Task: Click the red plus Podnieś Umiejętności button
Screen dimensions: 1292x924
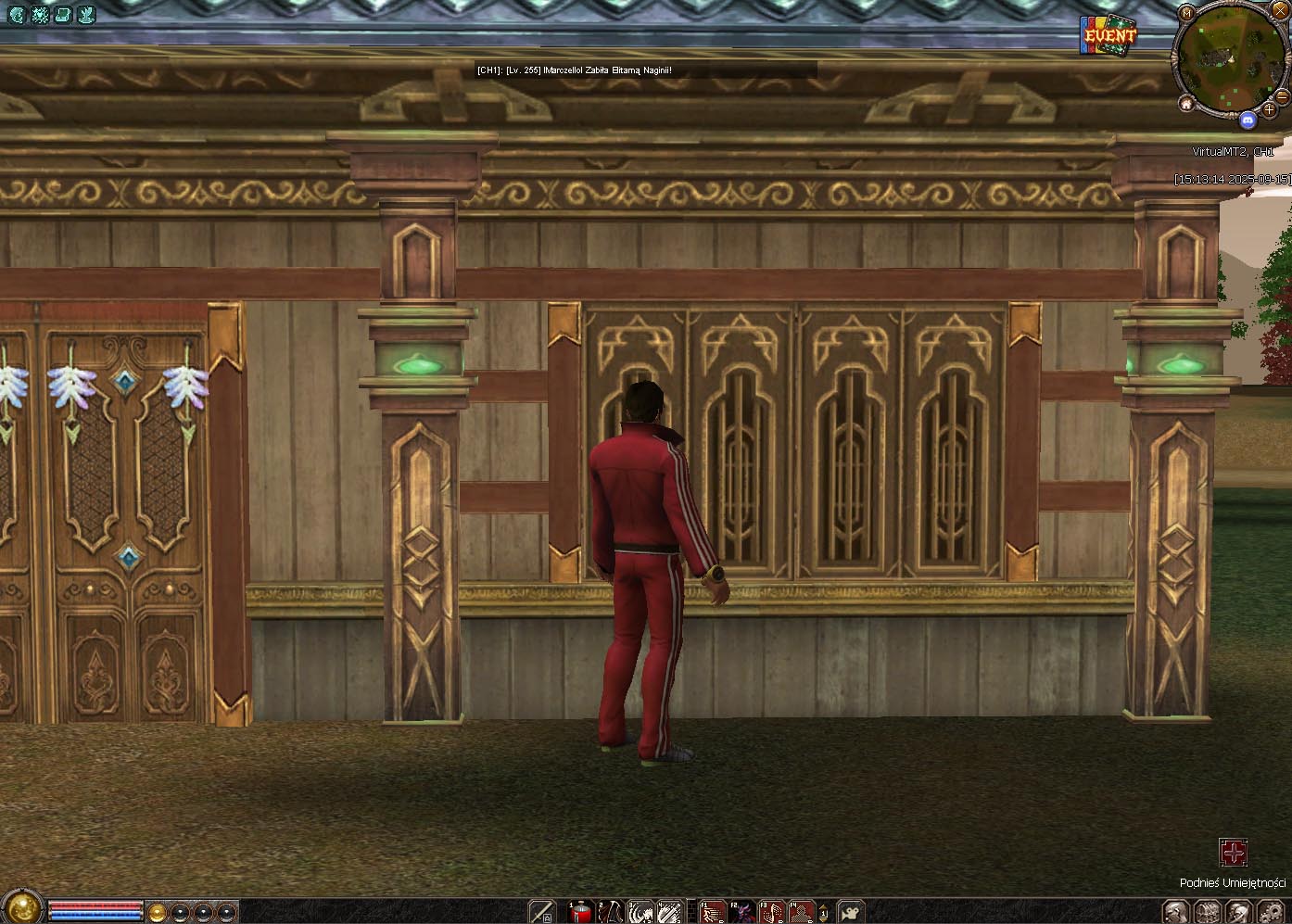Action: (1233, 852)
